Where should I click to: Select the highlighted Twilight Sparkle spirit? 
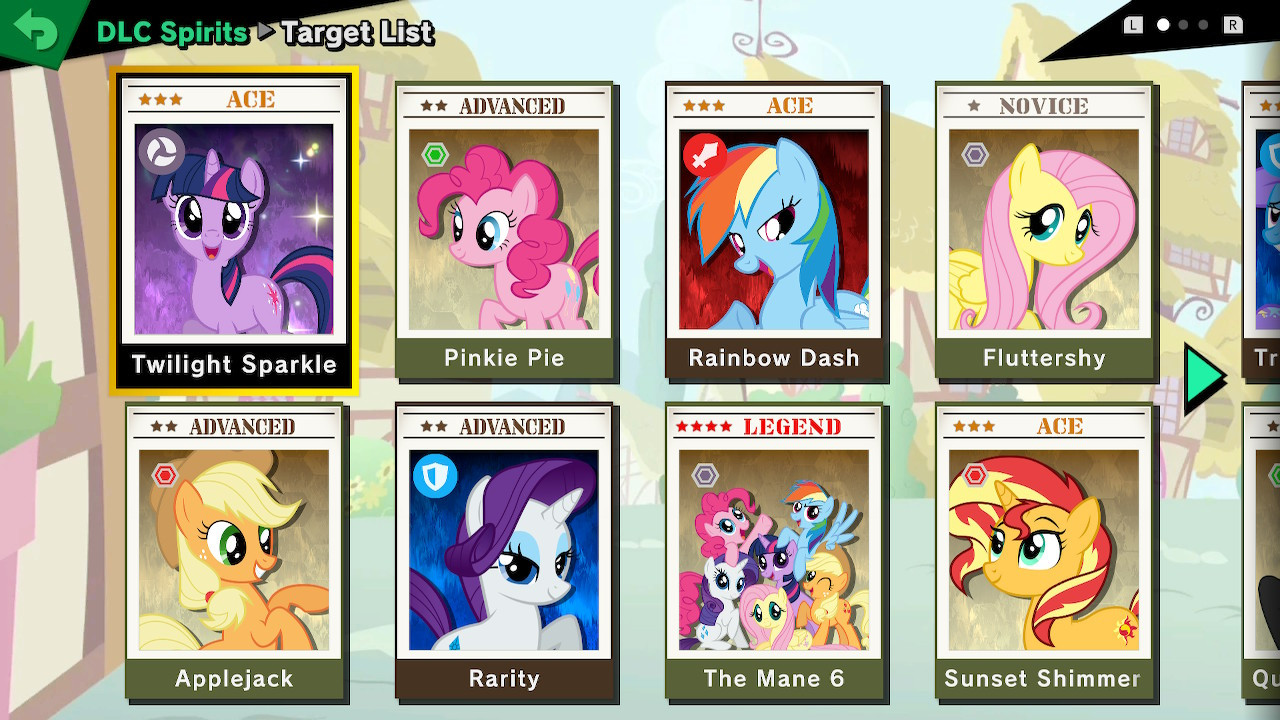coord(234,230)
